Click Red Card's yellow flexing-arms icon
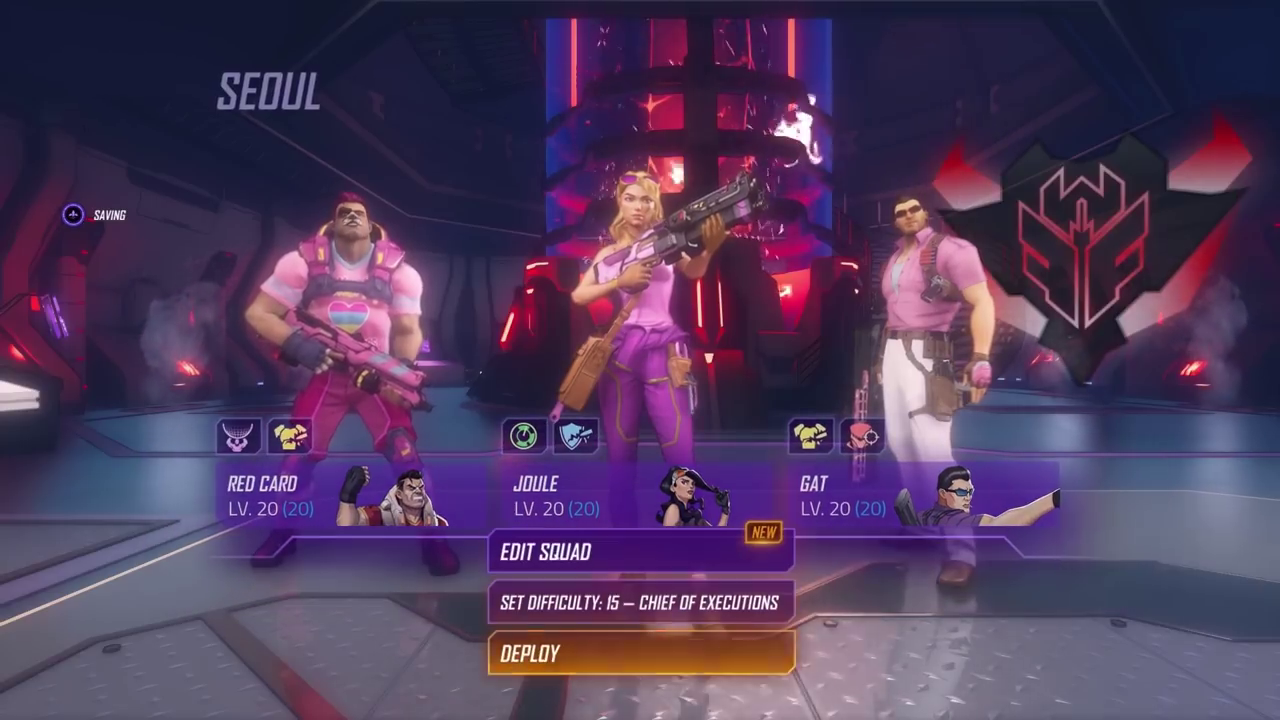Screen dimensions: 1280x720 coord(289,436)
